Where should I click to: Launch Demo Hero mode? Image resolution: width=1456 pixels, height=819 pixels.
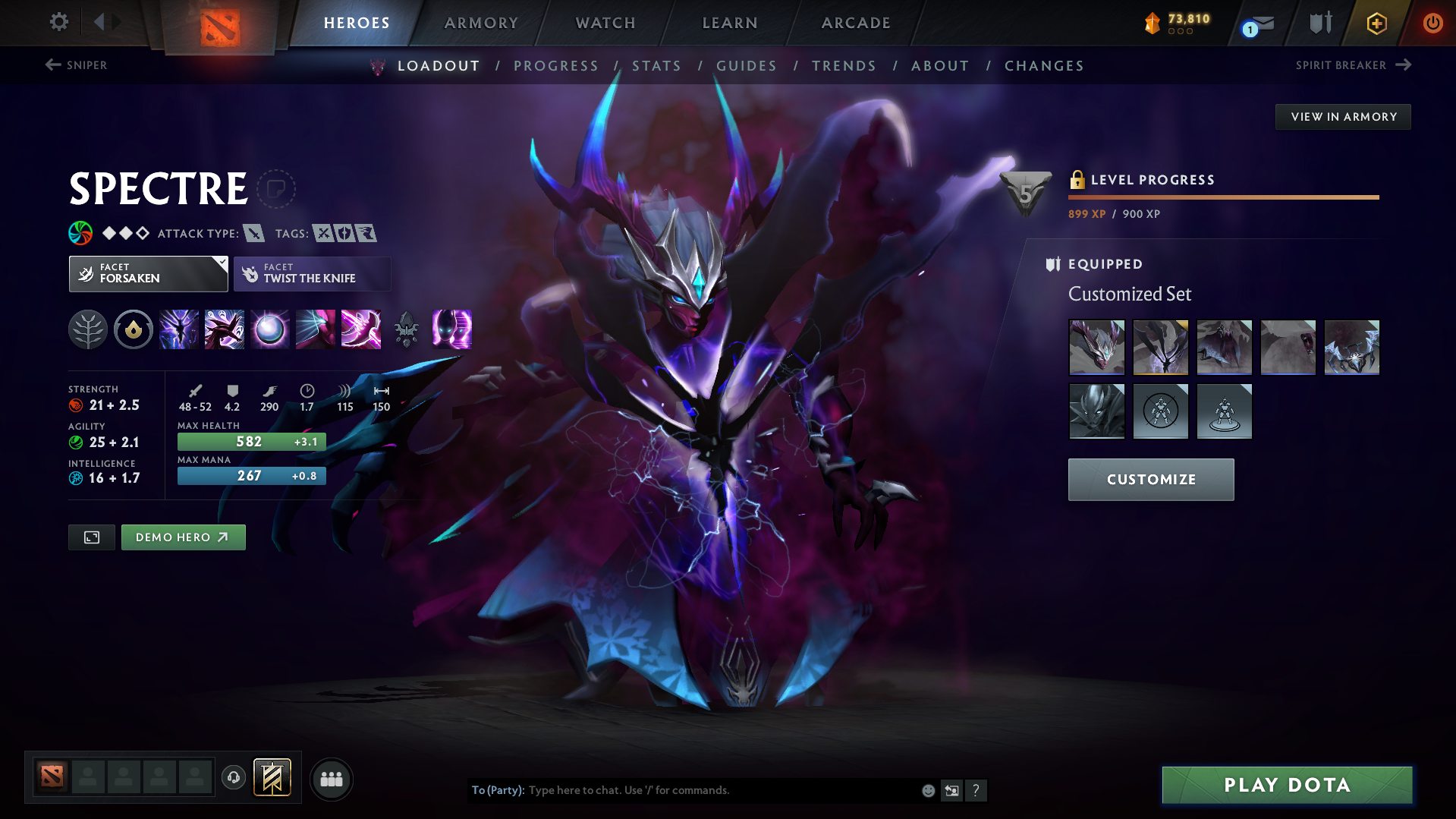coord(183,537)
